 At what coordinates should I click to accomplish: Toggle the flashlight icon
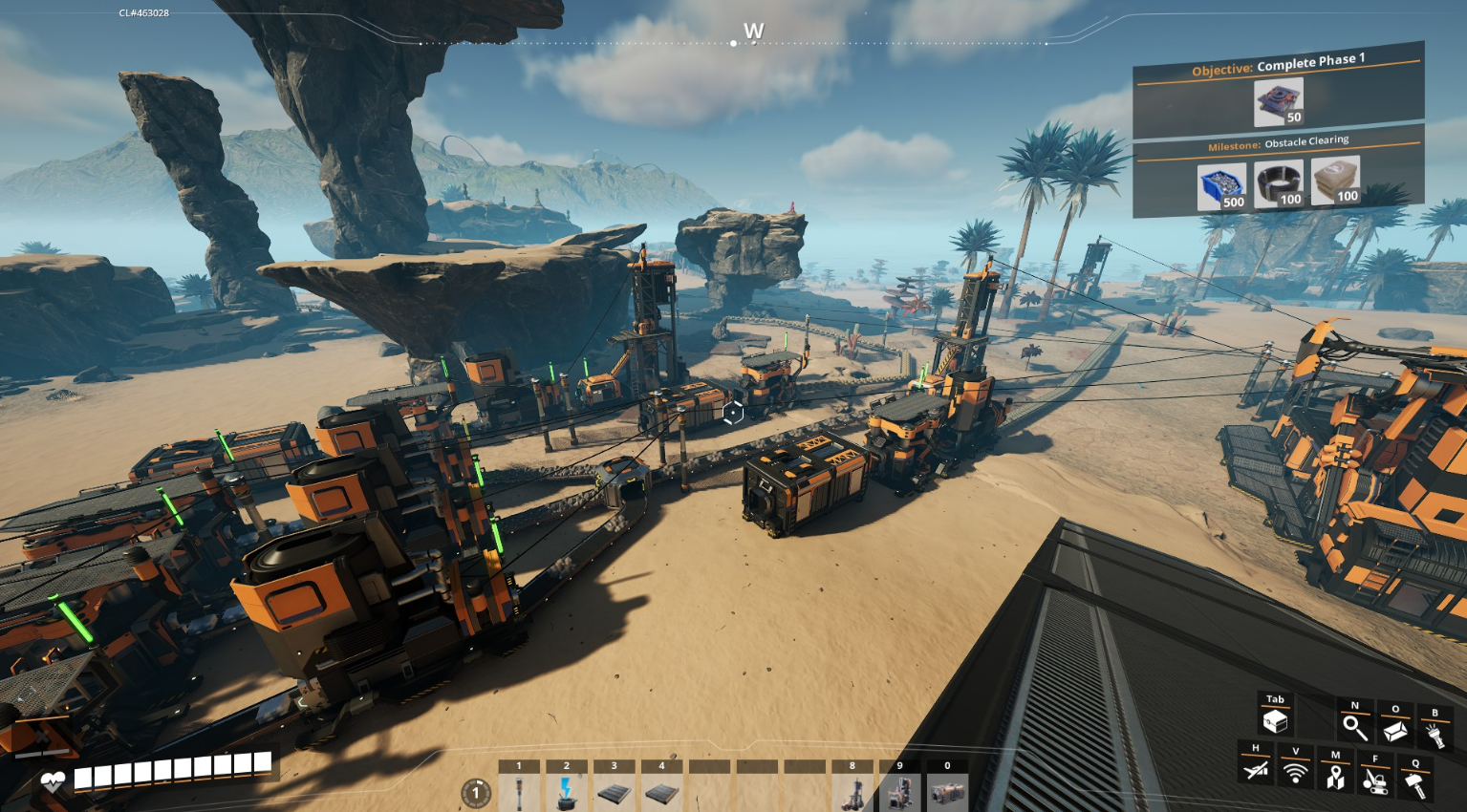[1435, 735]
